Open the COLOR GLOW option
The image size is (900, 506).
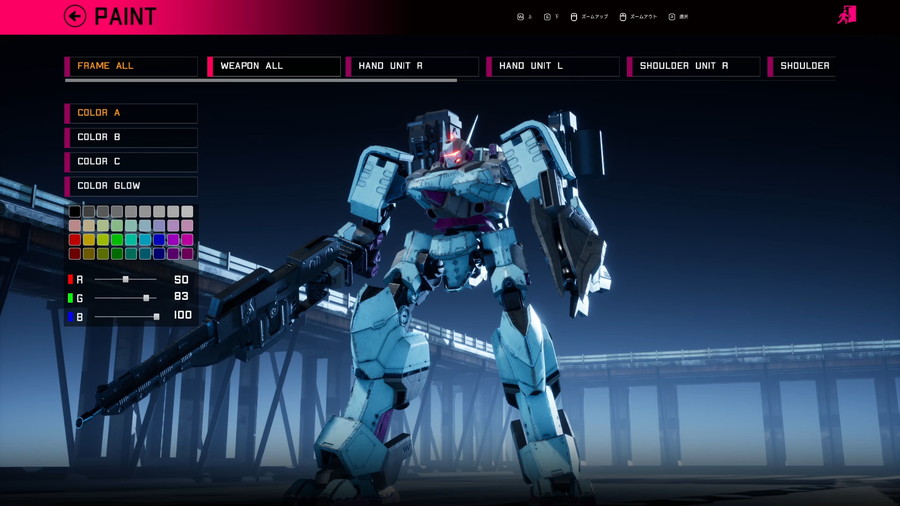(131, 186)
